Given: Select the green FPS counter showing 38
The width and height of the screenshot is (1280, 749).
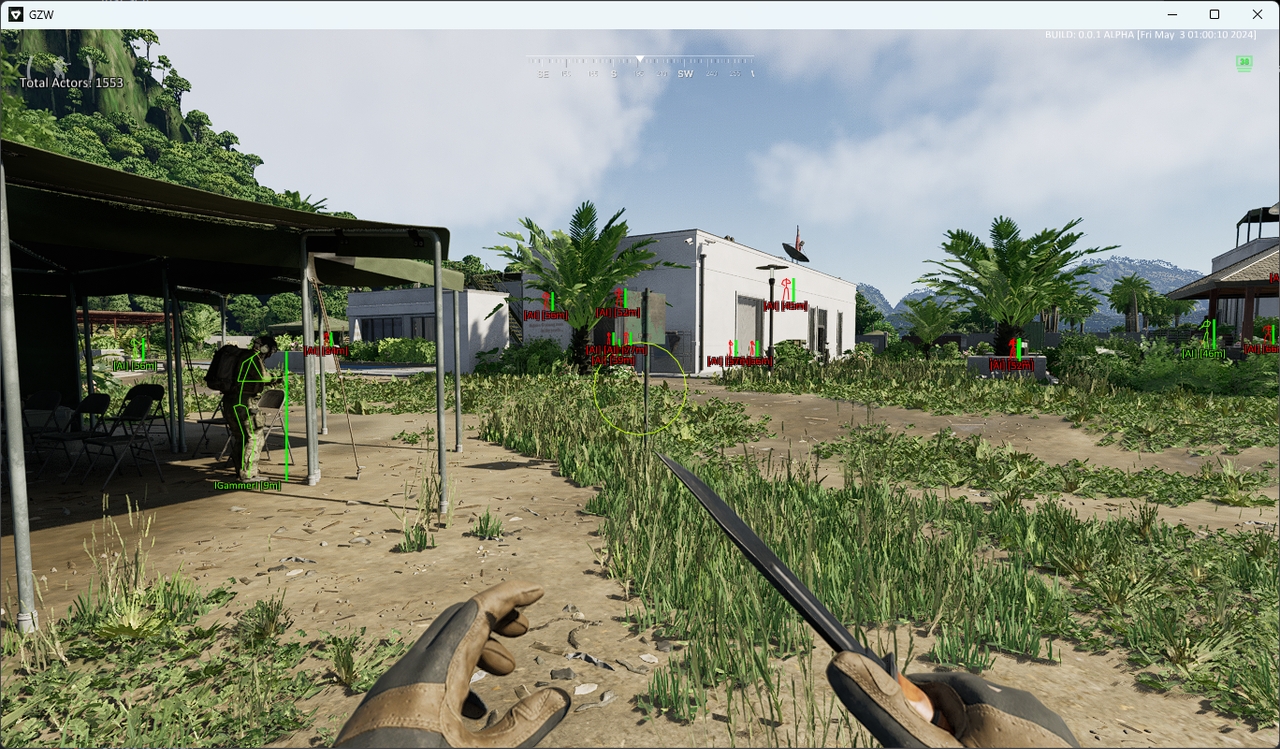Looking at the screenshot, I should 1242,62.
